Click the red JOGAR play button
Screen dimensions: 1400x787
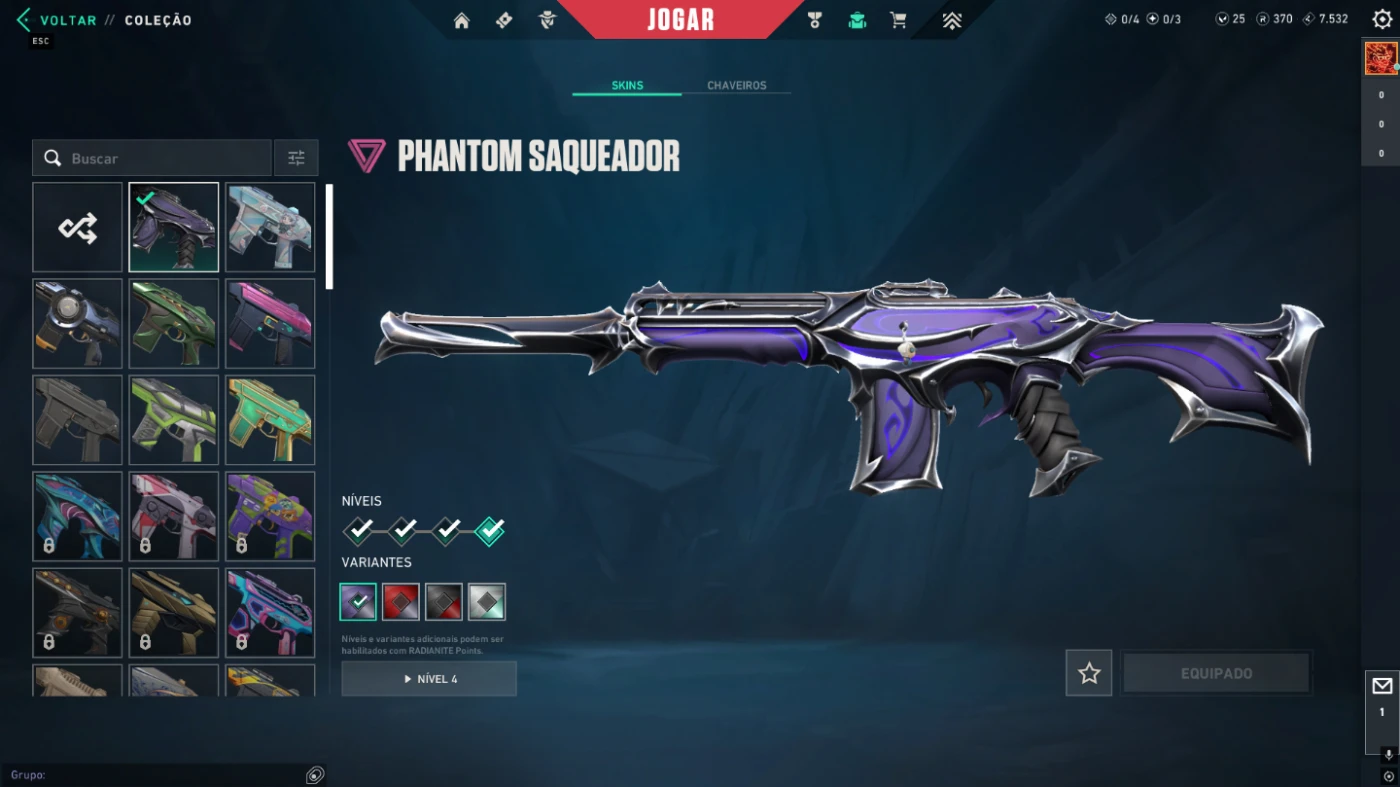pos(680,20)
